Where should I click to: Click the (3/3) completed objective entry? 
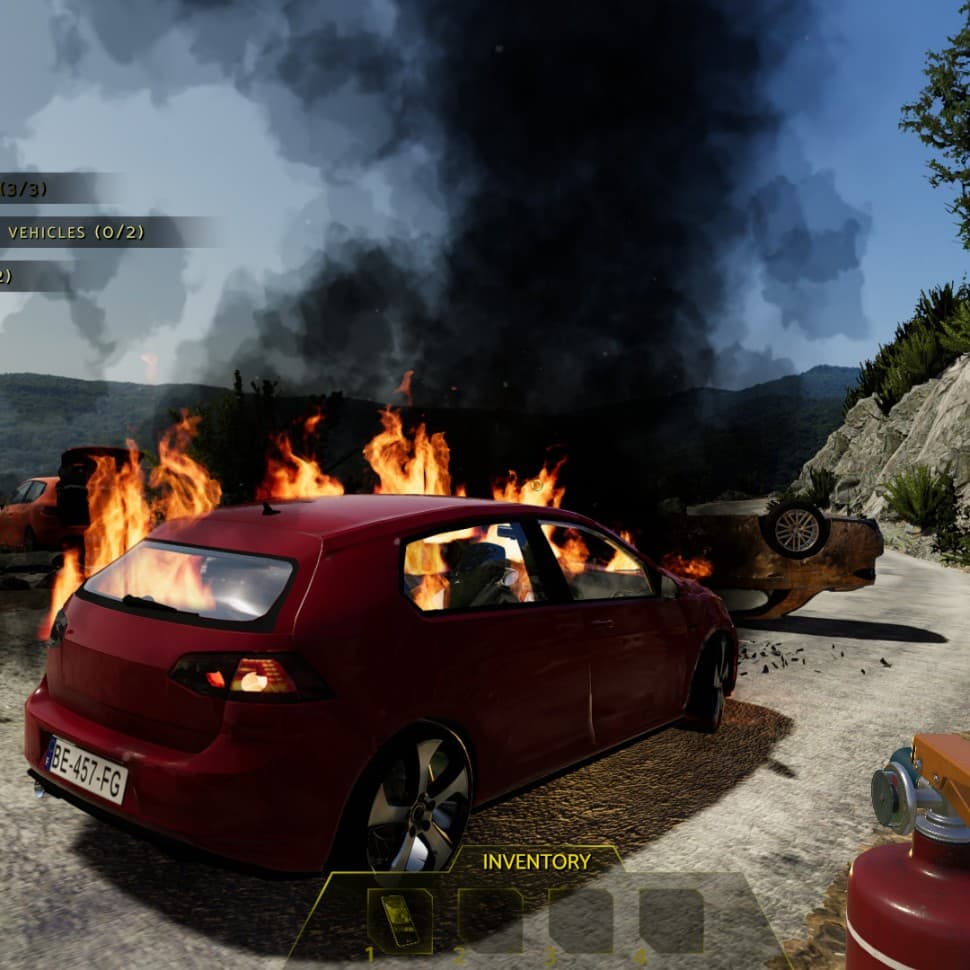coord(24,188)
